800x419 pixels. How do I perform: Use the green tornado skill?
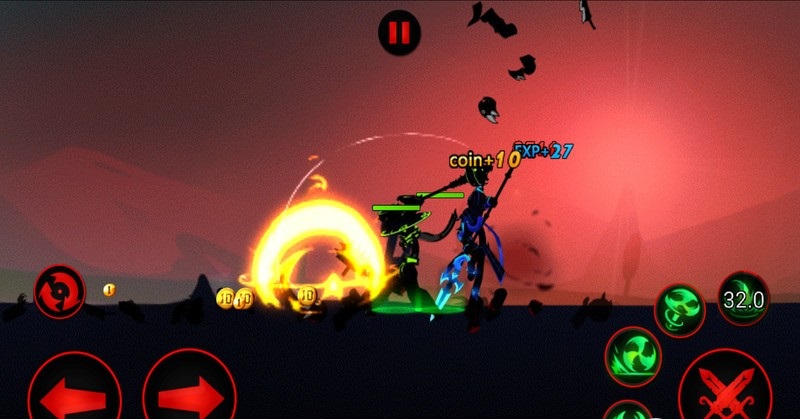click(x=680, y=307)
